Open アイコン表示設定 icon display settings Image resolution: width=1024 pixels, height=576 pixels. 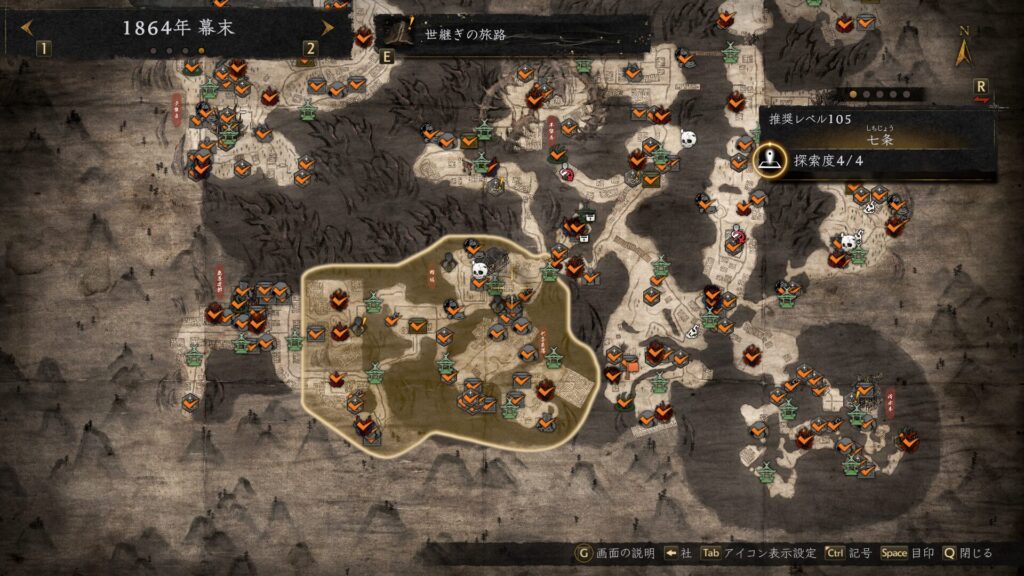coord(760,553)
